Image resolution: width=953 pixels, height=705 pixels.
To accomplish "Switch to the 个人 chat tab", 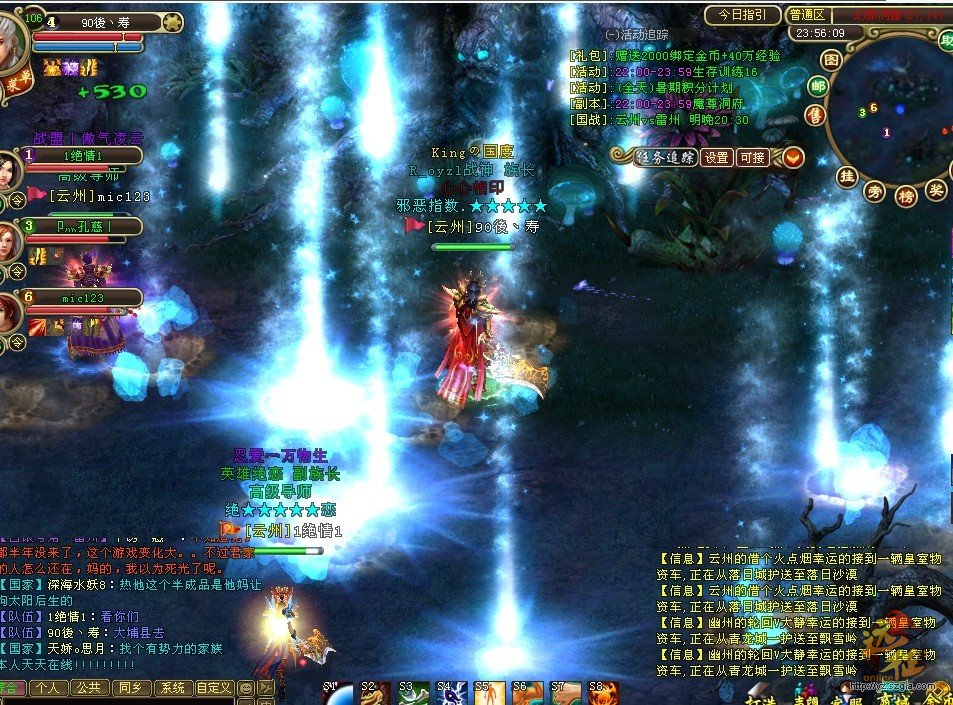I will click(x=46, y=688).
